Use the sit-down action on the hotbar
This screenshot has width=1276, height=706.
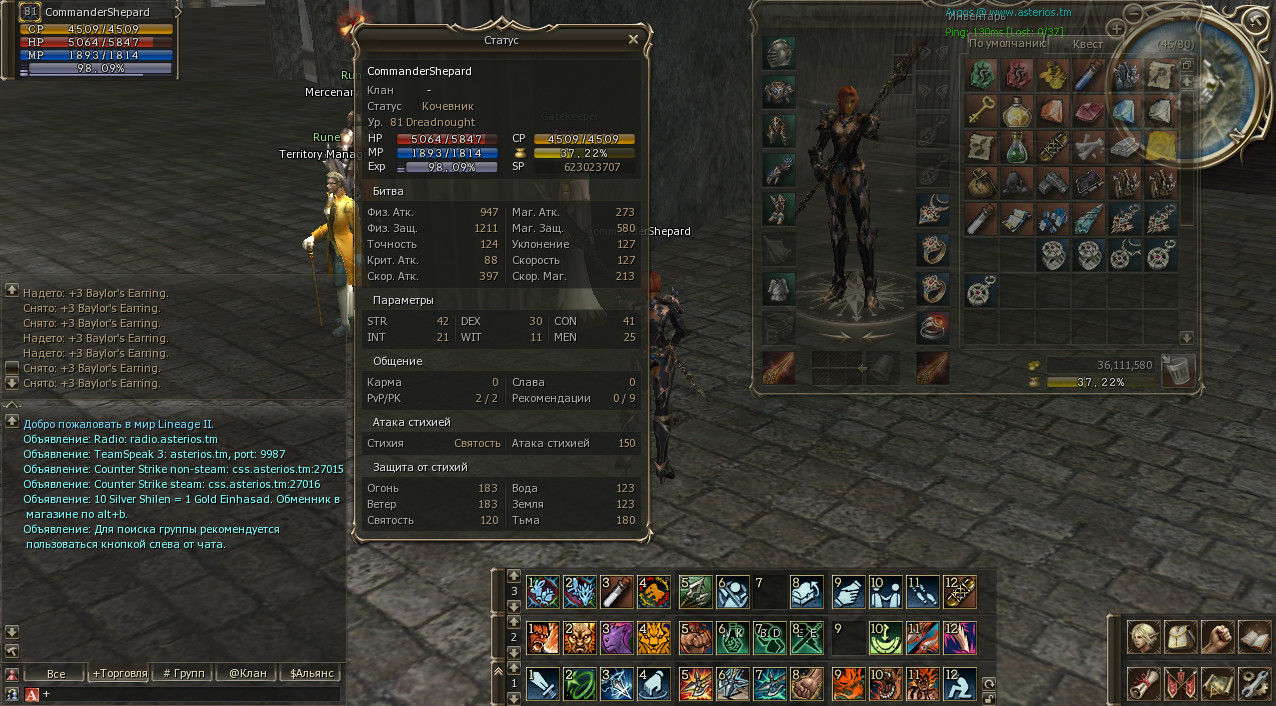coord(958,683)
